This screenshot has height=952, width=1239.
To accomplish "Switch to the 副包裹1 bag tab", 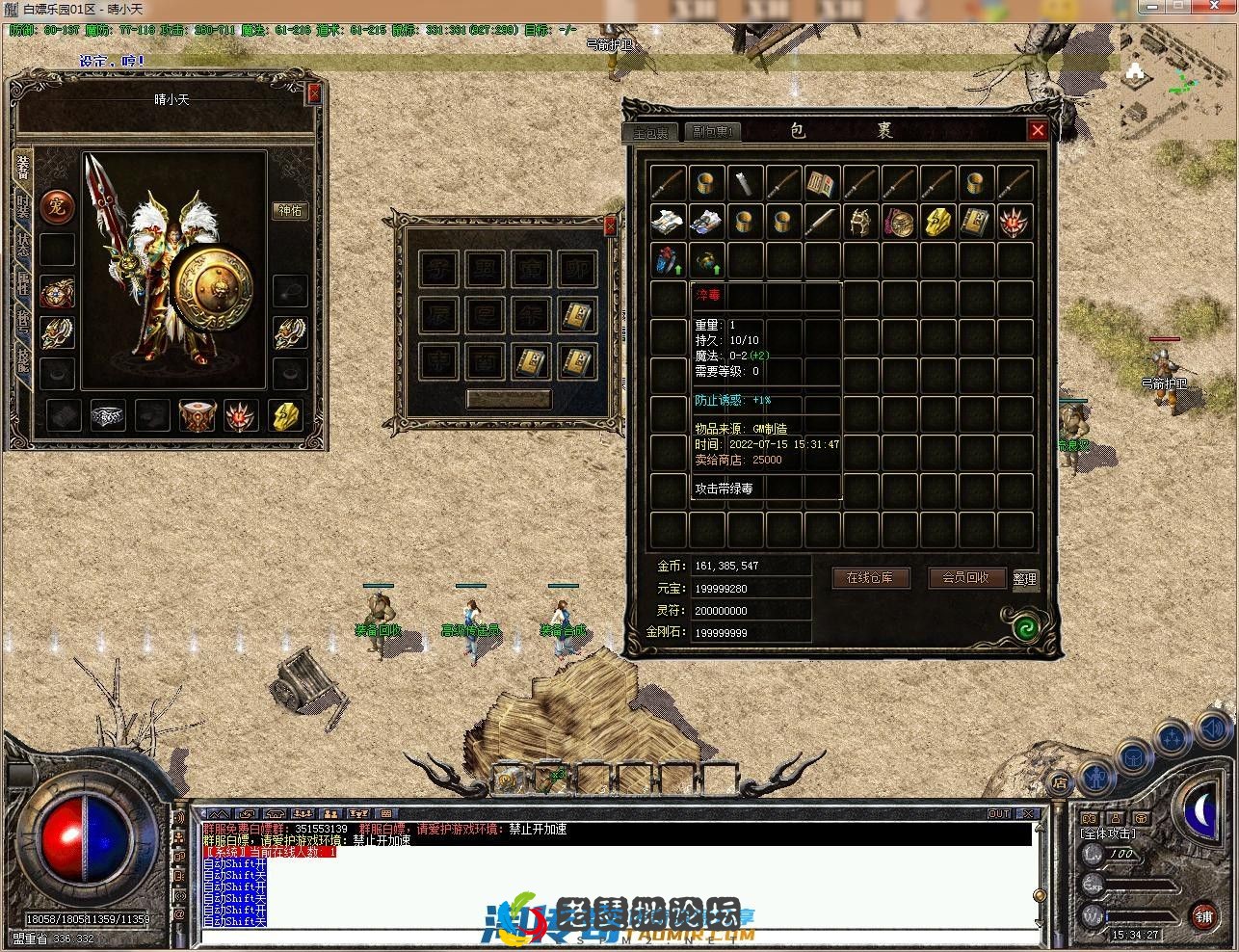I will click(x=711, y=132).
